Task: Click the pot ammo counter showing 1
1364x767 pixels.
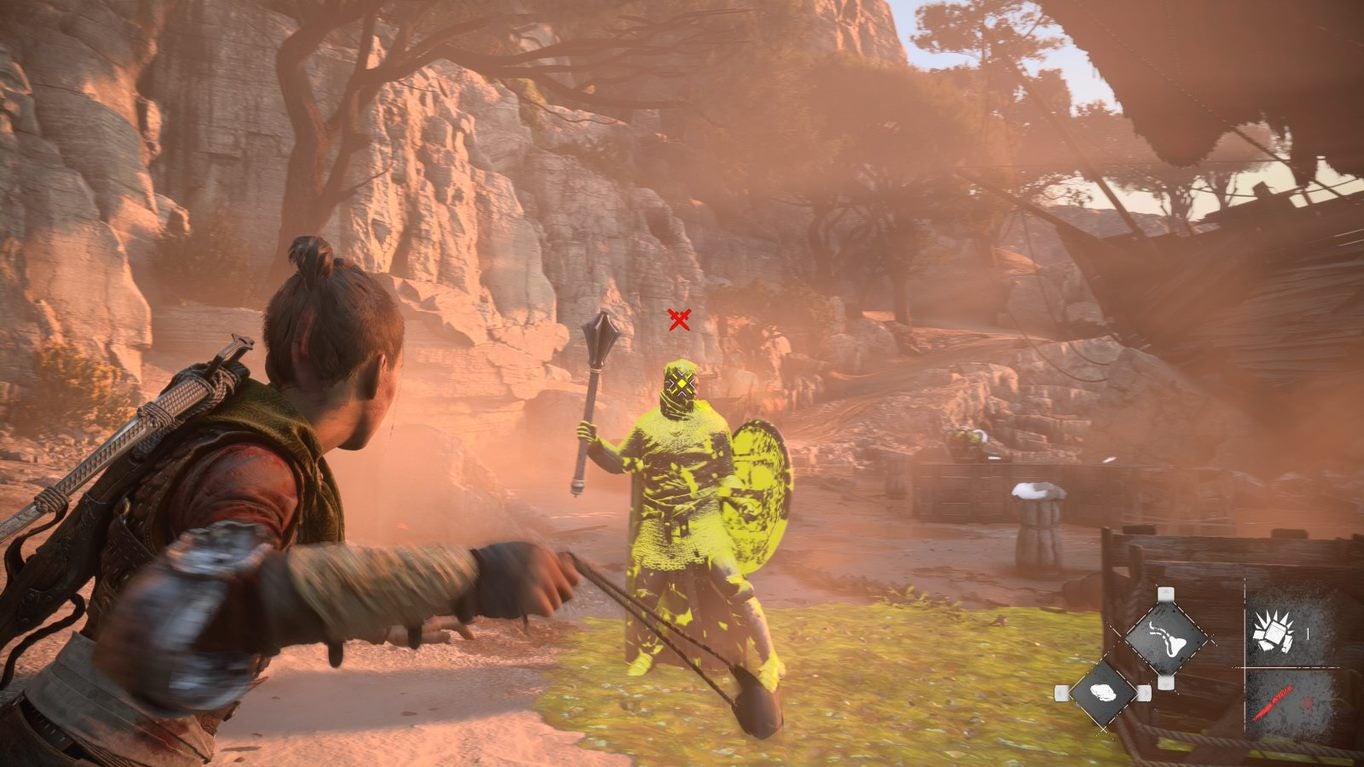Action: point(1308,632)
